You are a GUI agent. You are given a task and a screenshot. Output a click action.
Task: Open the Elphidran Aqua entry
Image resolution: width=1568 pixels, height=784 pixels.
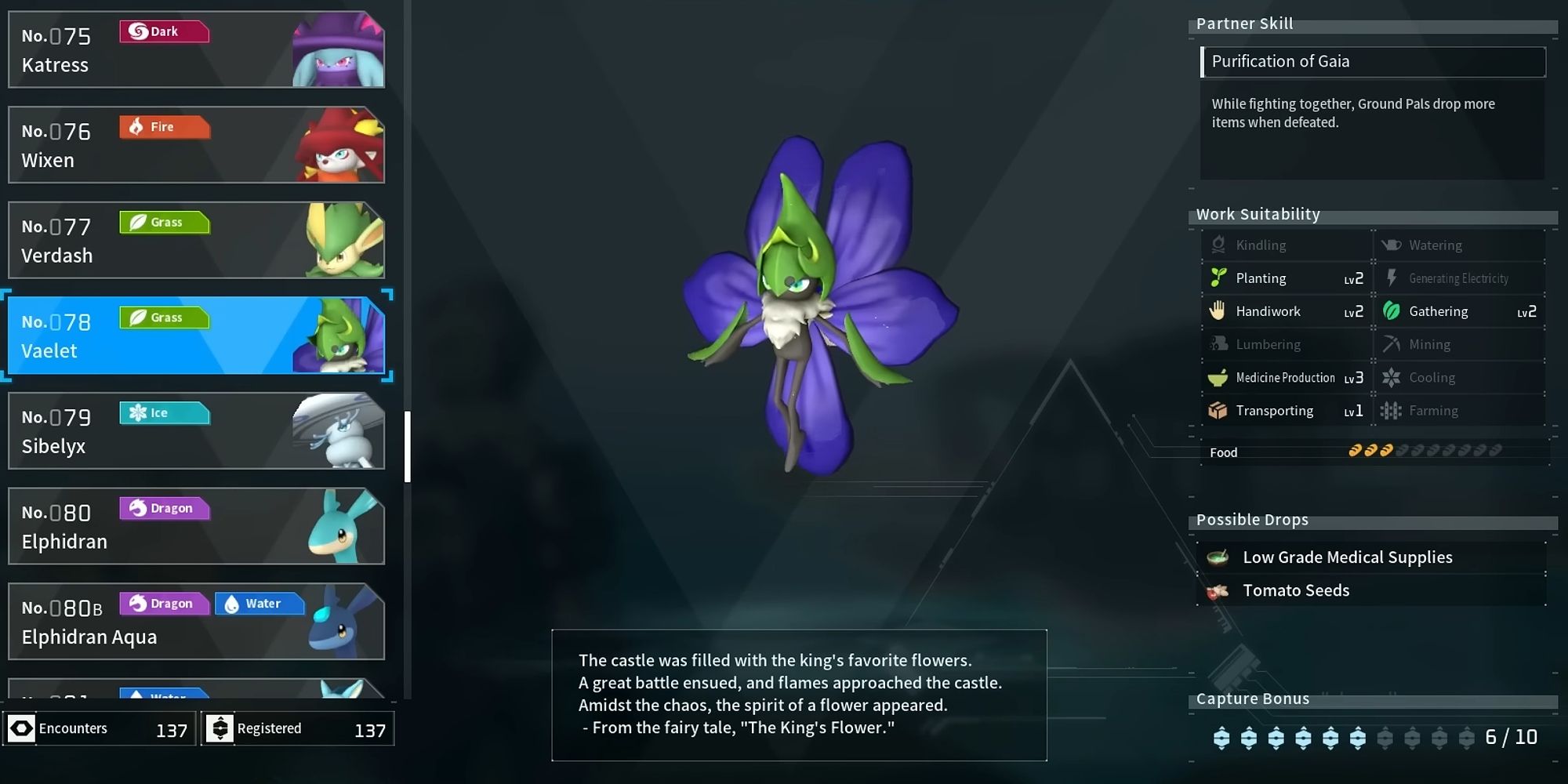196,621
